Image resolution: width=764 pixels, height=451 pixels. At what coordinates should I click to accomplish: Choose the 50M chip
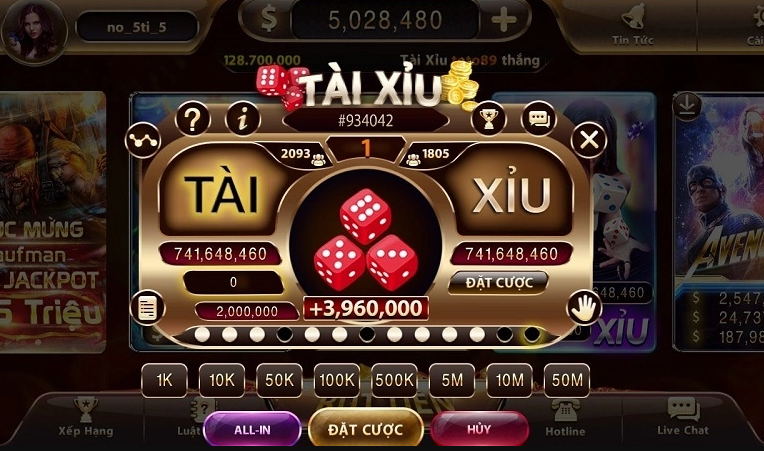tap(567, 380)
